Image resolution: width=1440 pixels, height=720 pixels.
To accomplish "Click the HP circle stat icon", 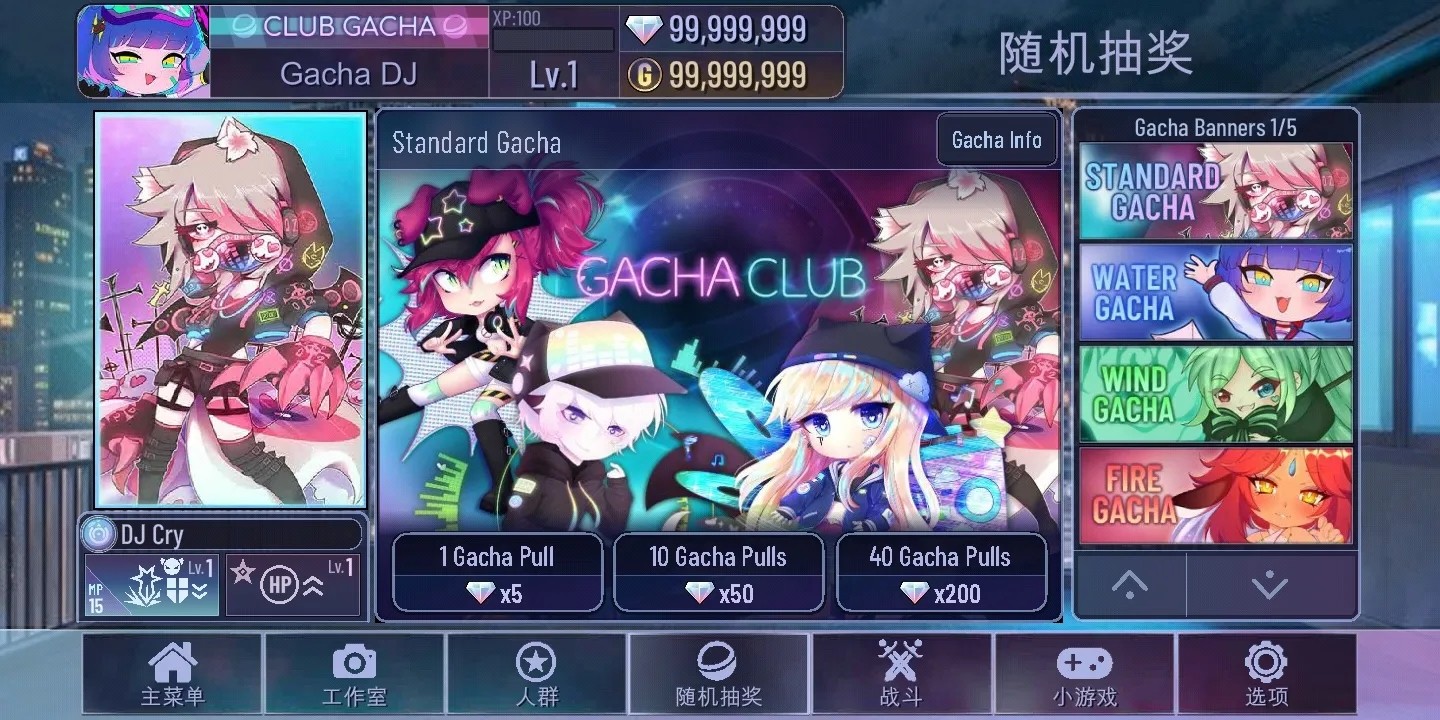I will point(282,586).
